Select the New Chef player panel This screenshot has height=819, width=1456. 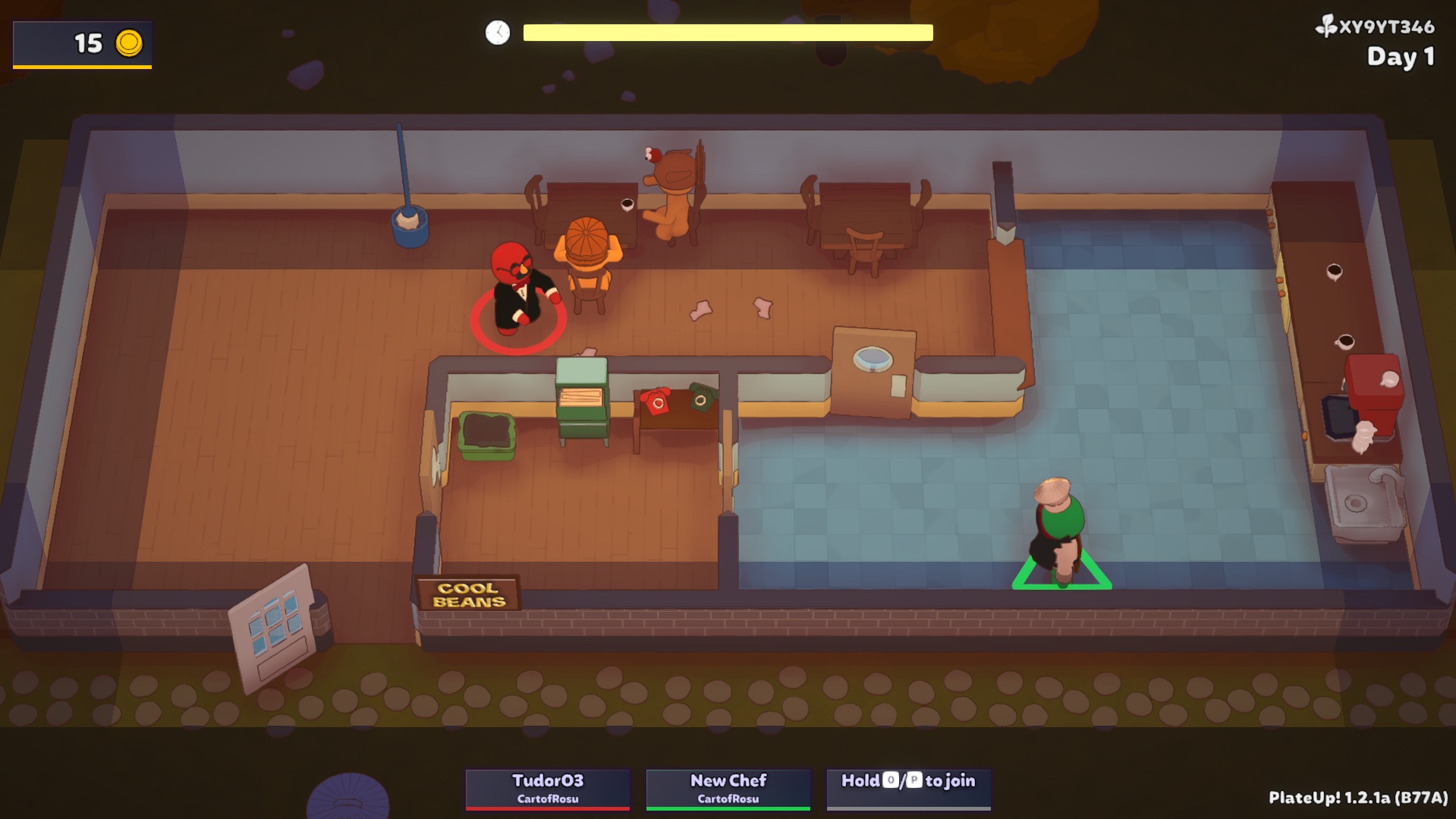tap(728, 789)
